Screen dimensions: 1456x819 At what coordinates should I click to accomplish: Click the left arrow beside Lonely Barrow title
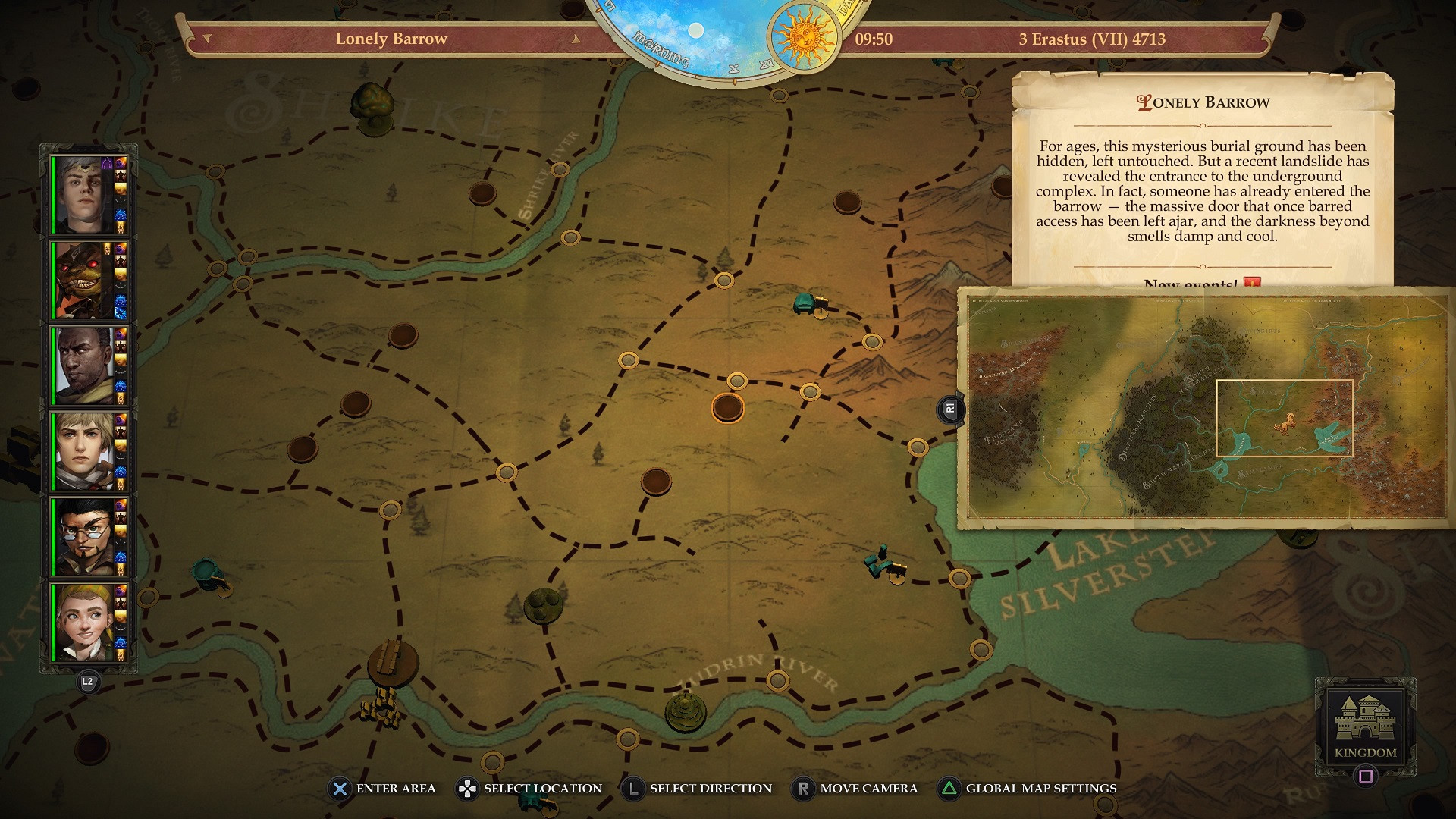coord(207,39)
